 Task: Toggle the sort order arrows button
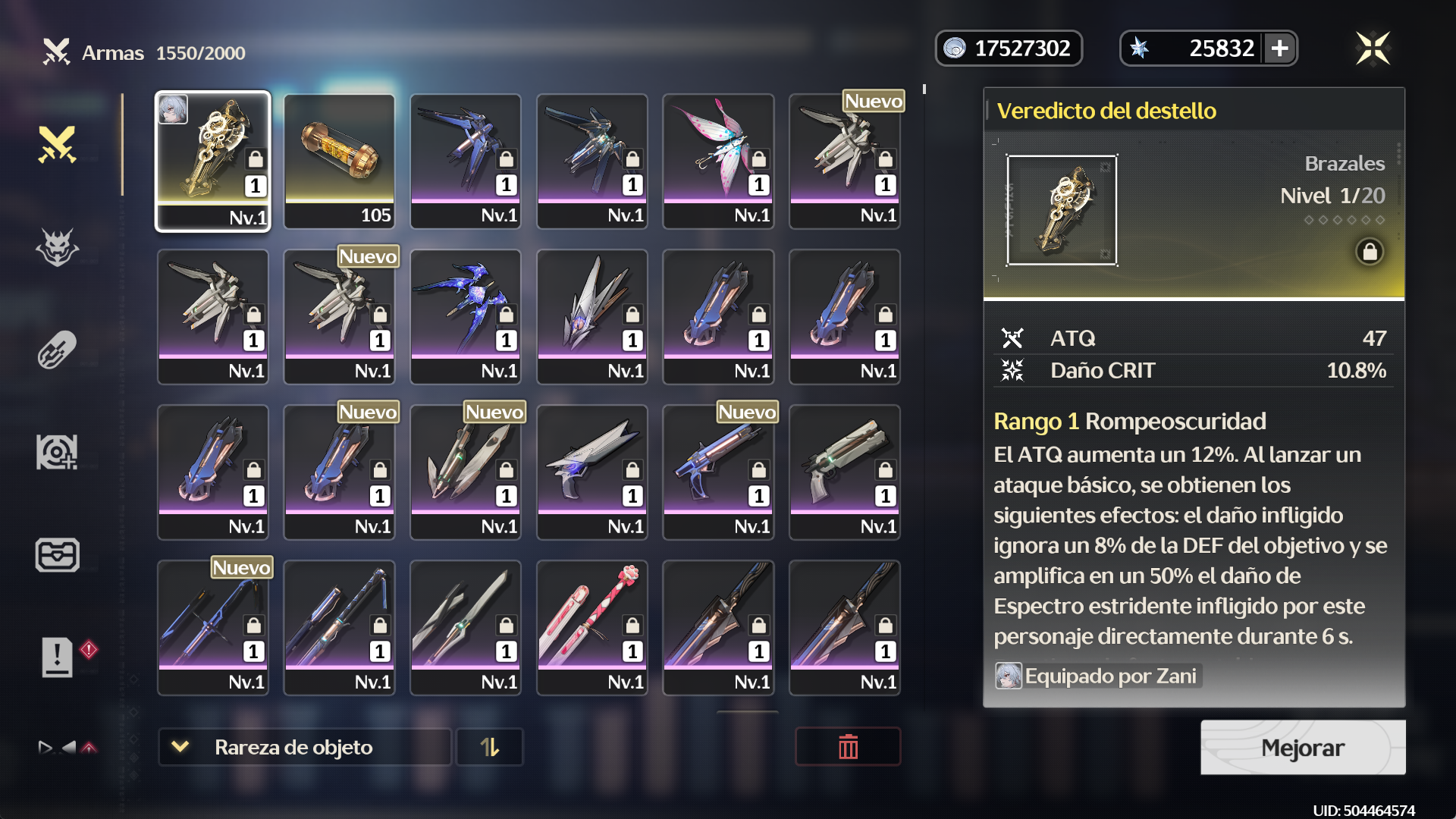(490, 747)
